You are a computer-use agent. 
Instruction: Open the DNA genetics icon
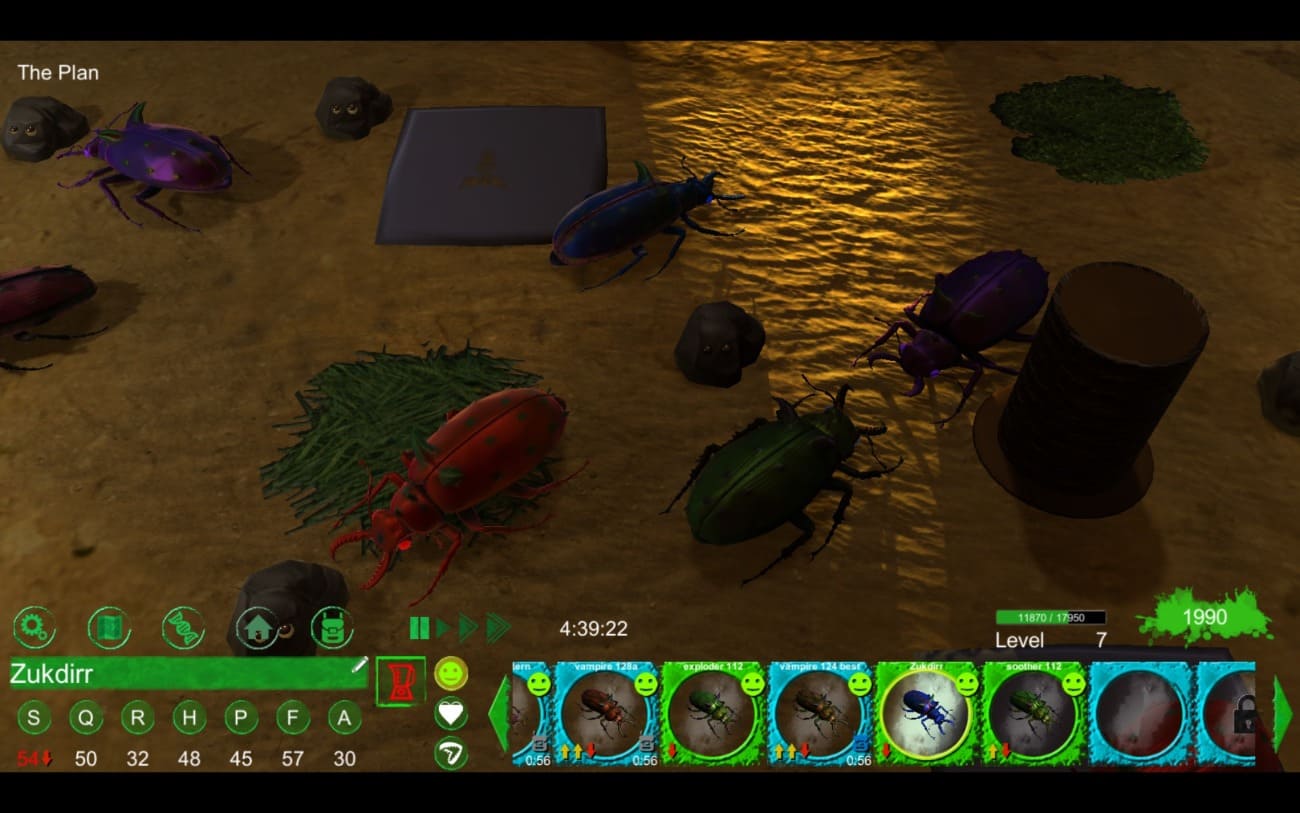(183, 628)
